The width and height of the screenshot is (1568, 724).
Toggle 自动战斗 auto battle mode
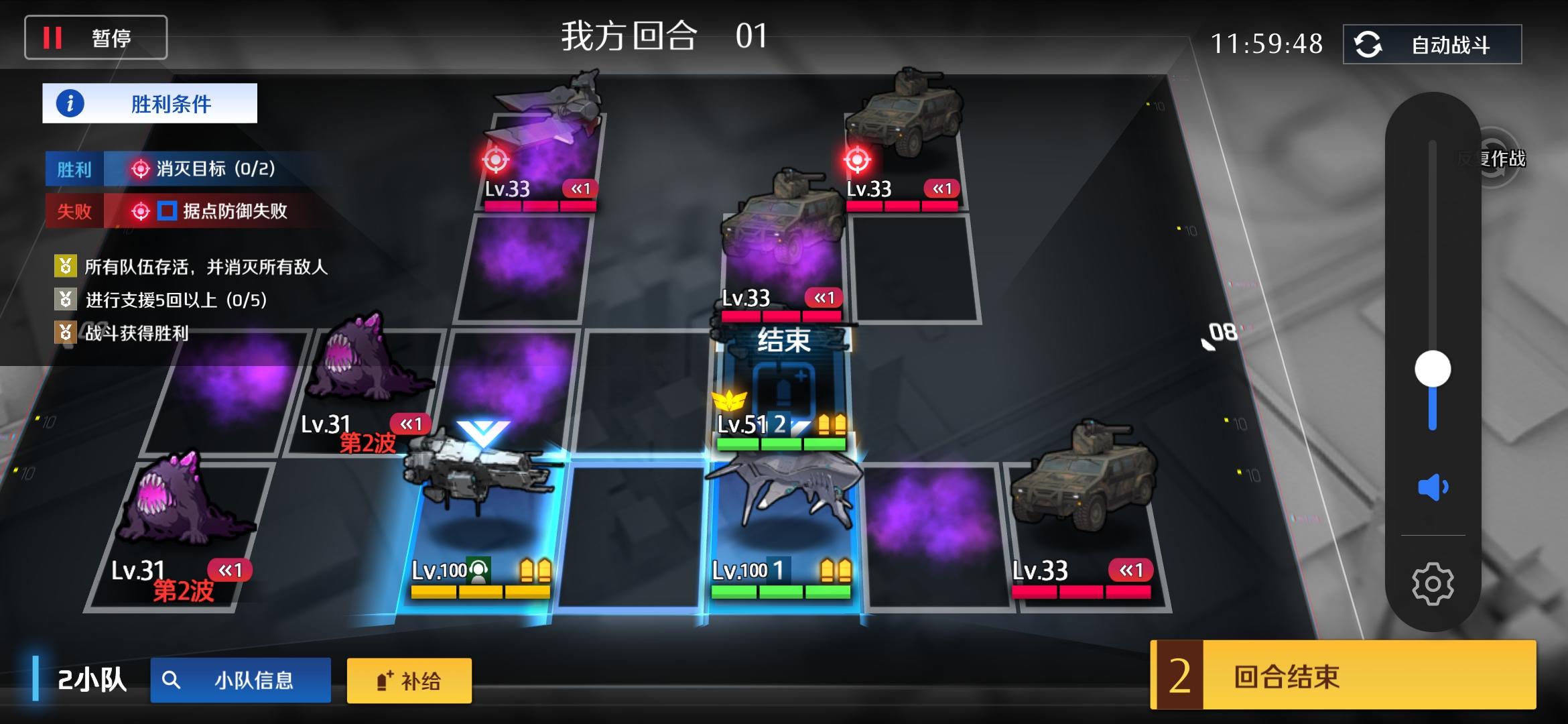pos(1431,45)
